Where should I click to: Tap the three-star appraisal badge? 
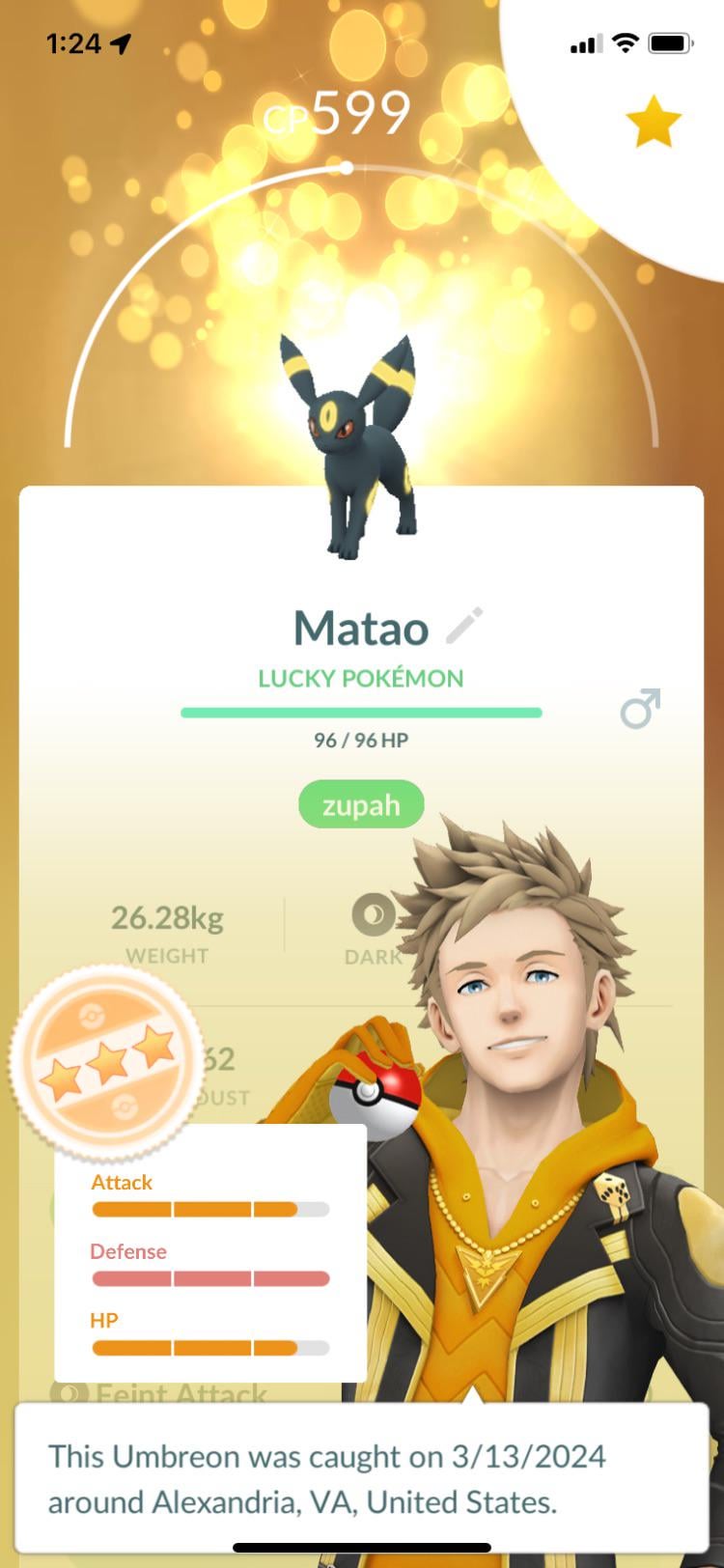(107, 1061)
